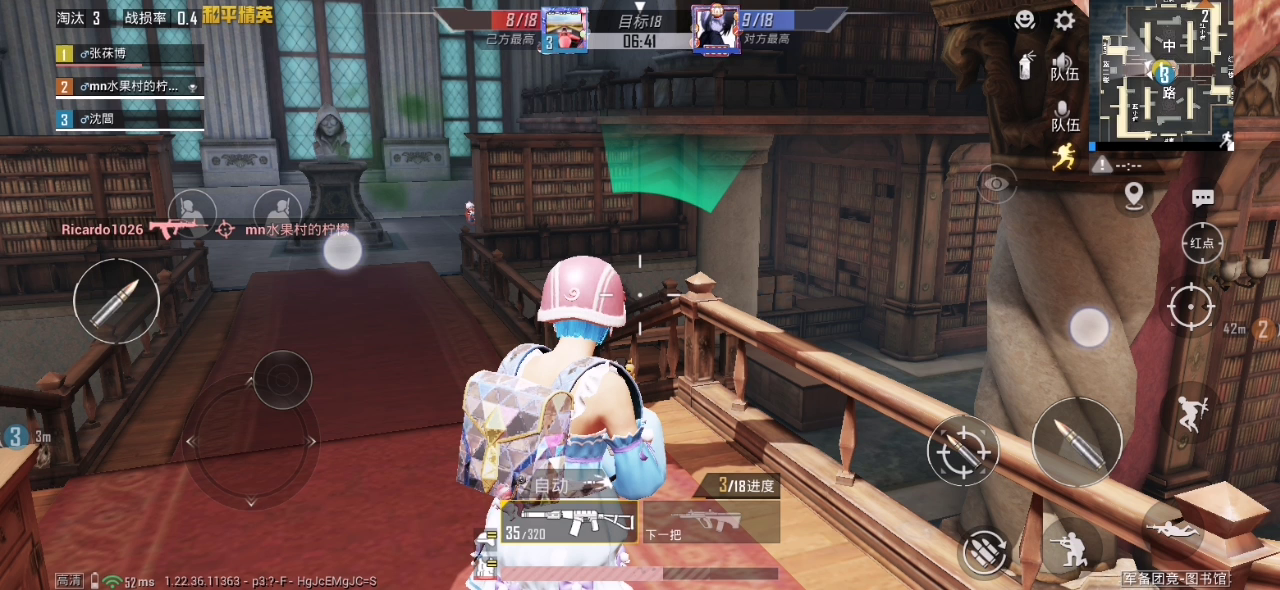
Task: Aim down sights with the crosshair button
Action: click(1191, 305)
